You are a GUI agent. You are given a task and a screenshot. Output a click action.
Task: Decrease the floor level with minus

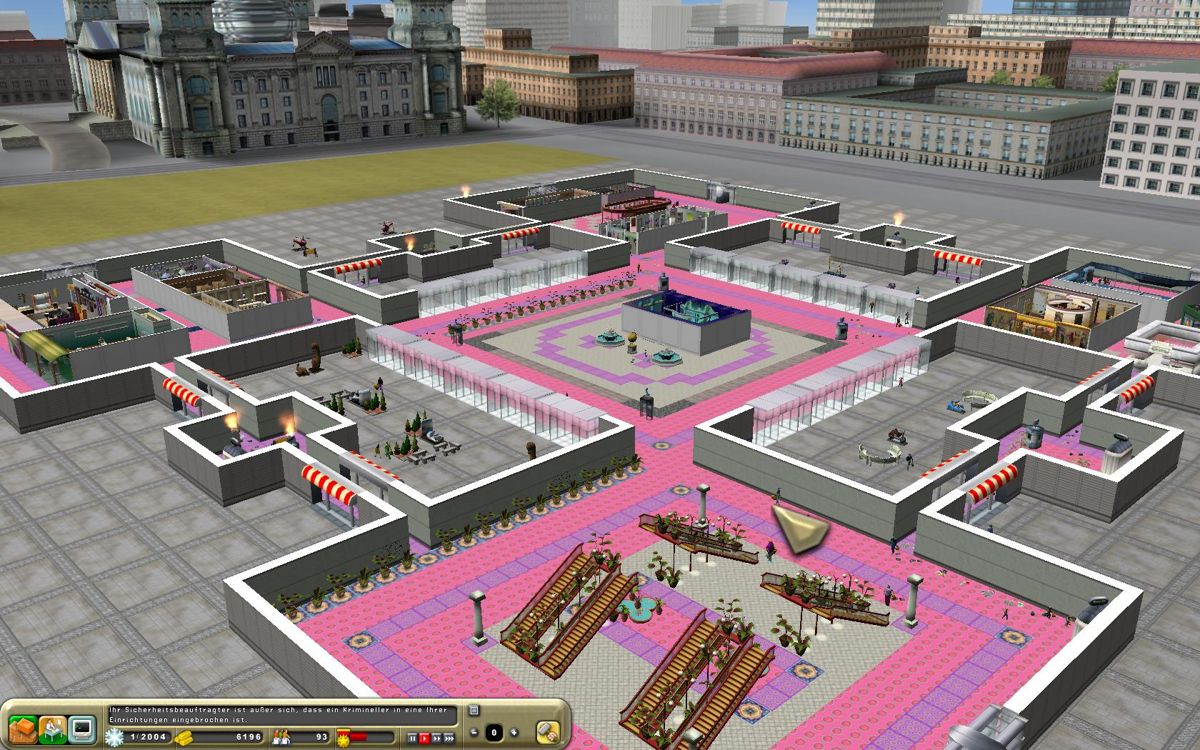(x=475, y=732)
